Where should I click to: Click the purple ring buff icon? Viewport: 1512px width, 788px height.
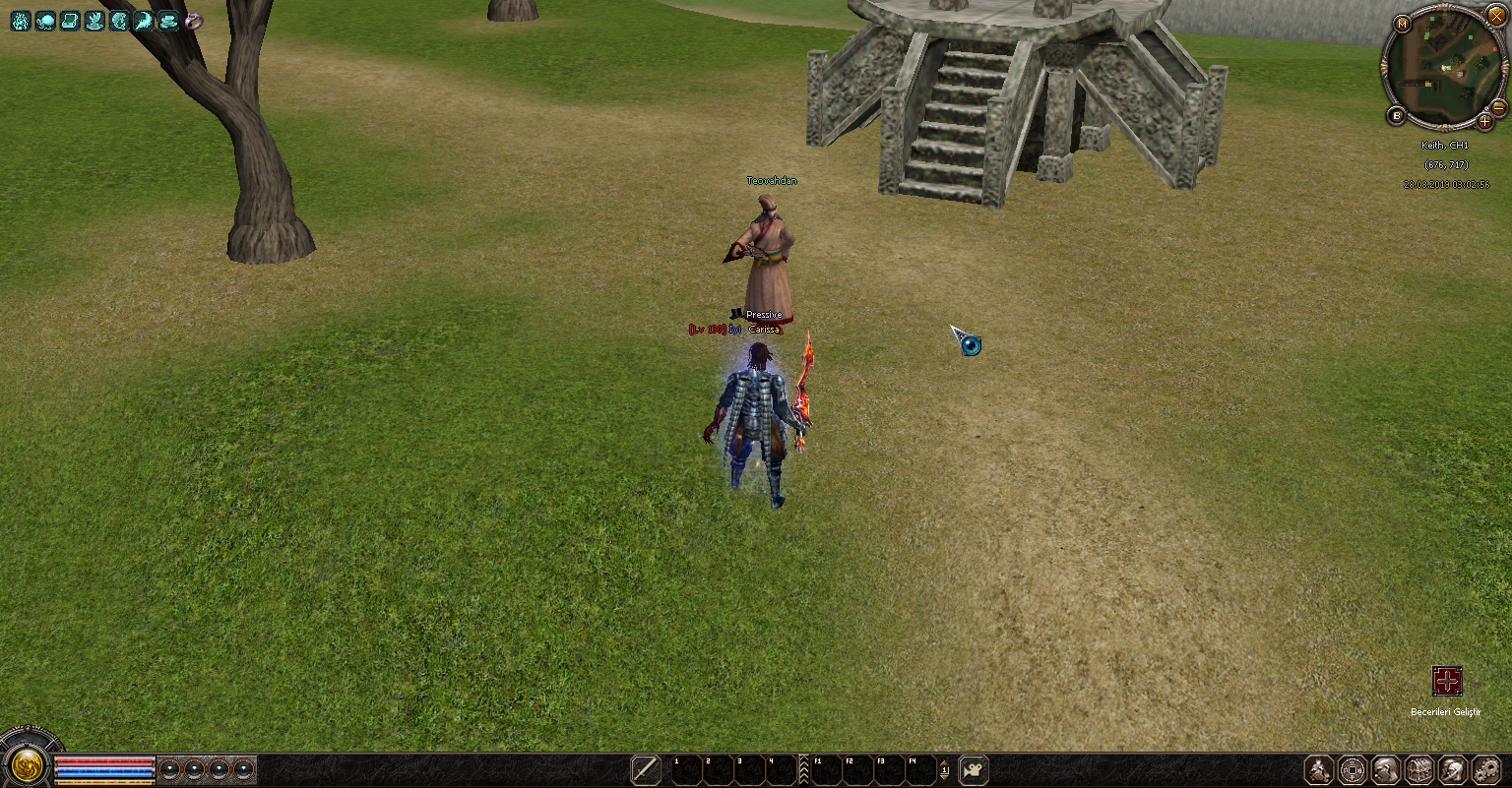[194, 21]
